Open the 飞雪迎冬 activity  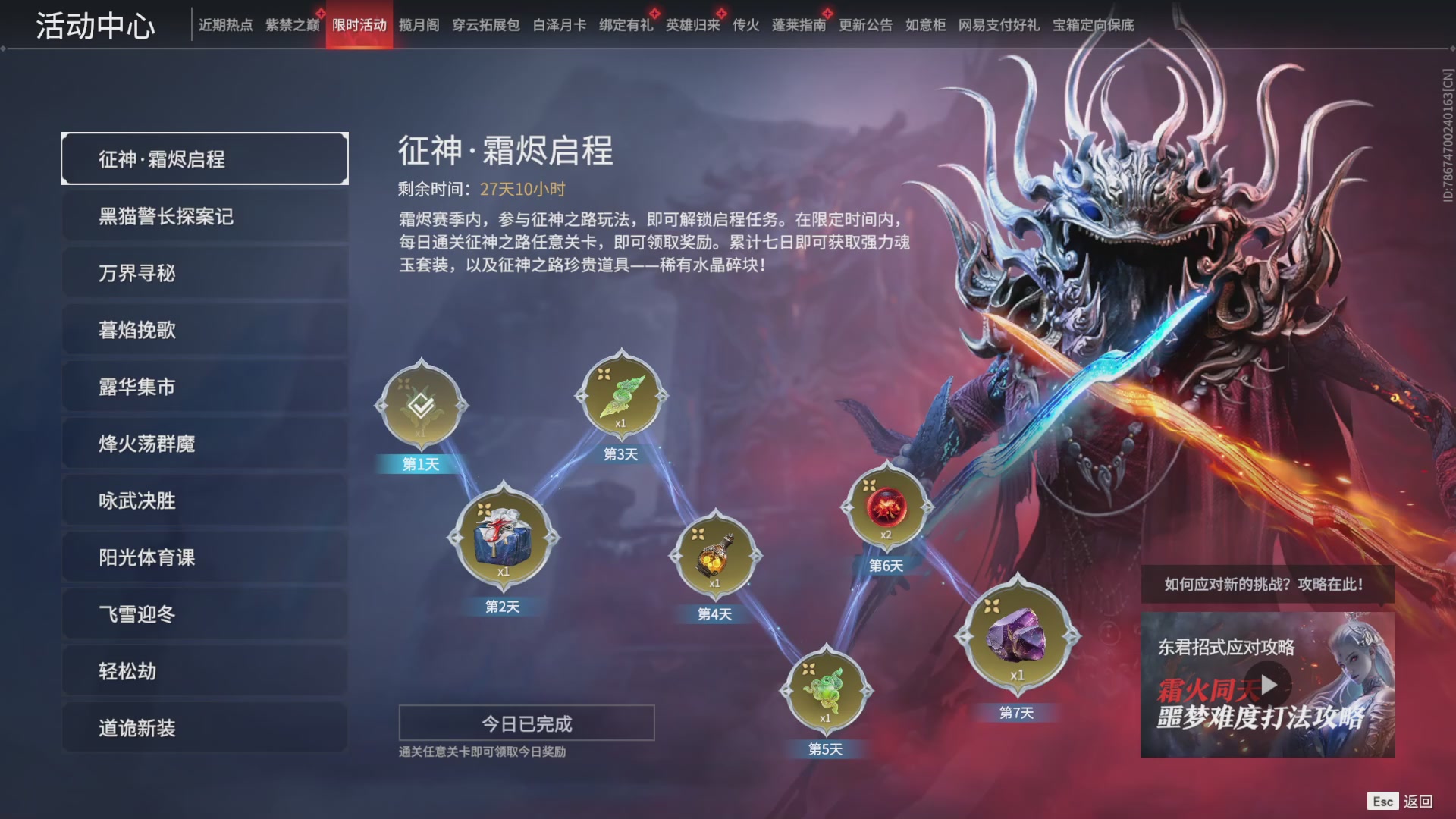(x=205, y=614)
